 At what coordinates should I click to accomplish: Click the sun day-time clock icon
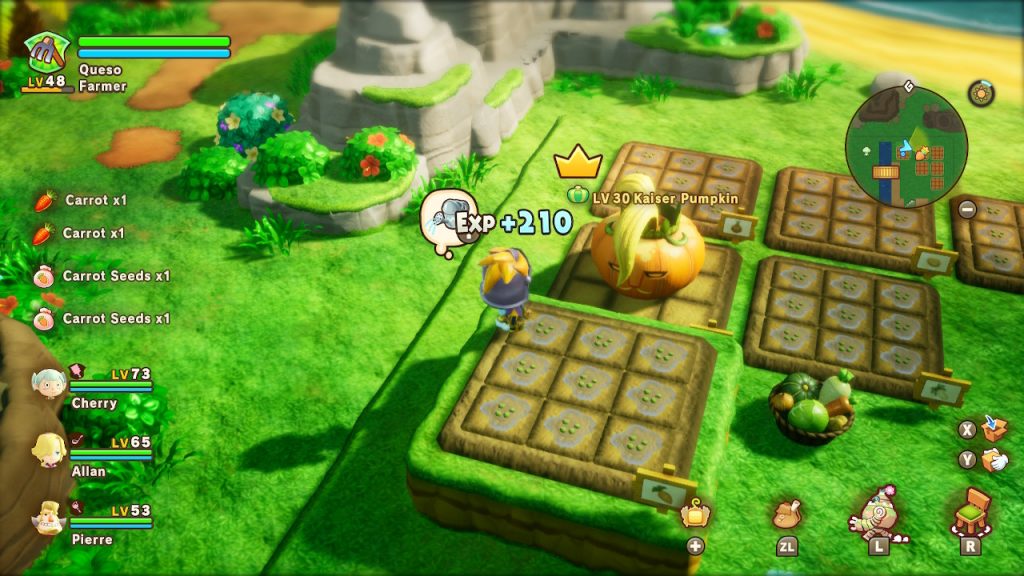click(x=981, y=93)
